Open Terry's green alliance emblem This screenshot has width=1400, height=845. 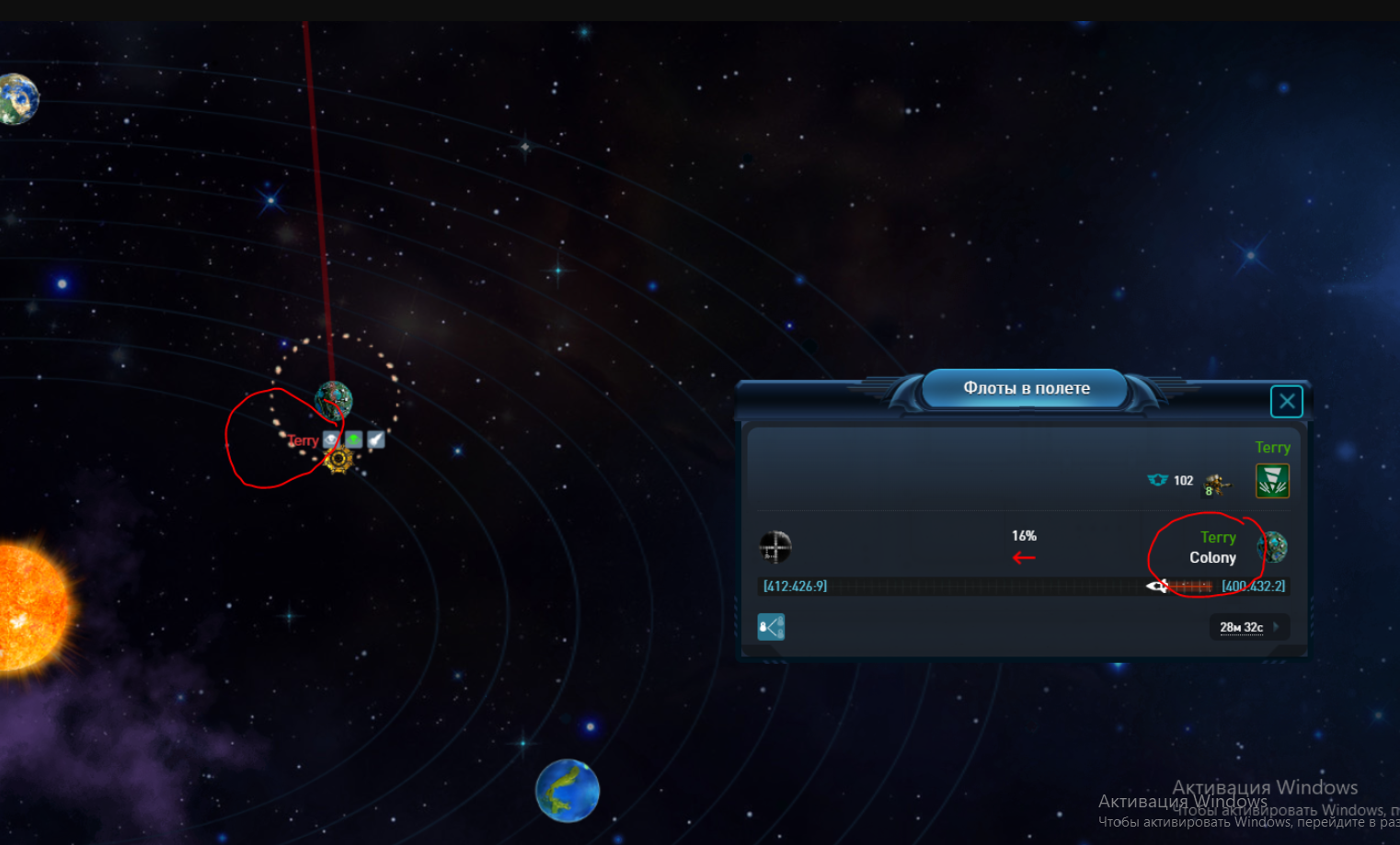(1272, 481)
